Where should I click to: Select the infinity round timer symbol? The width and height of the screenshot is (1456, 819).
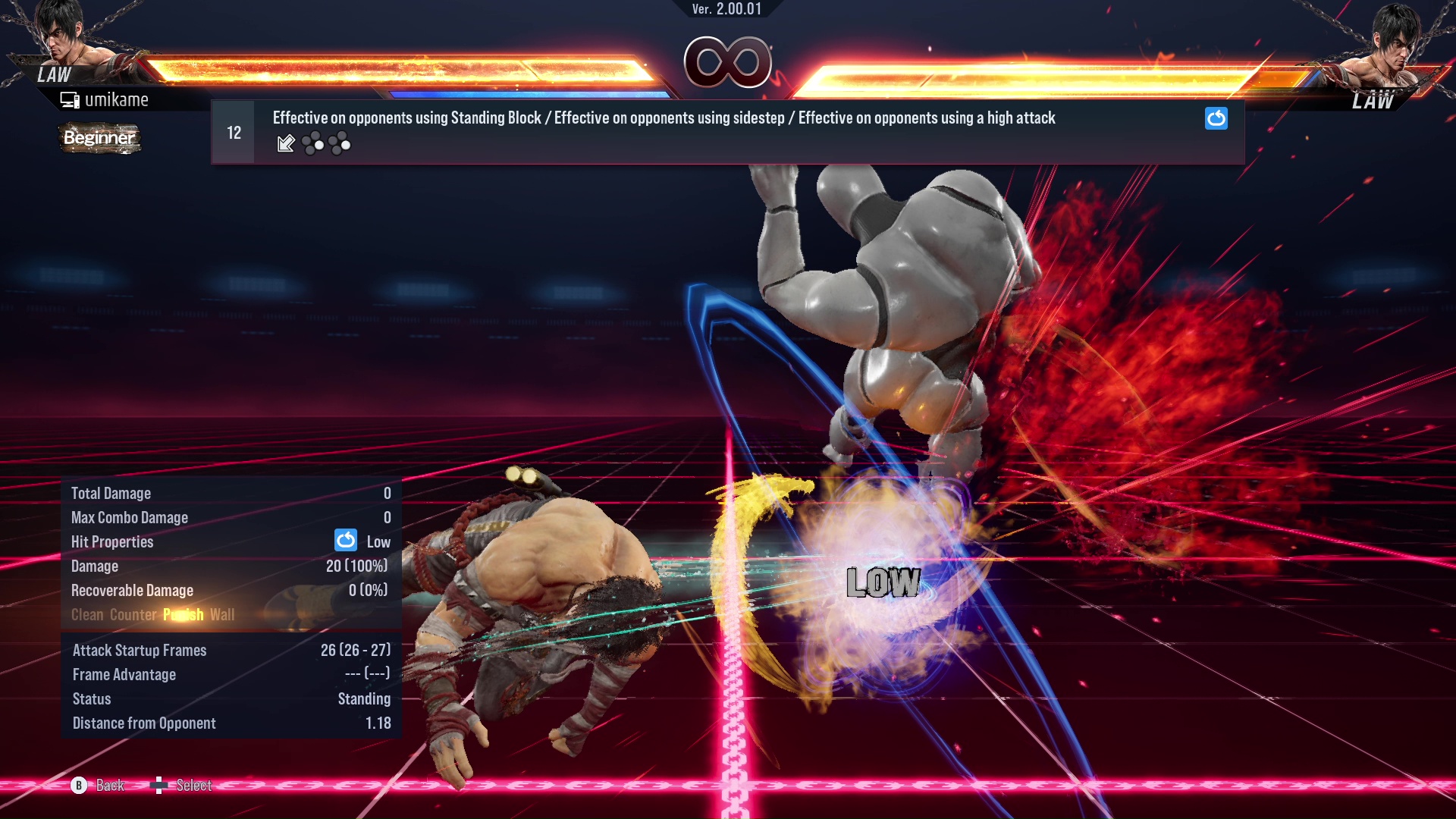730,64
